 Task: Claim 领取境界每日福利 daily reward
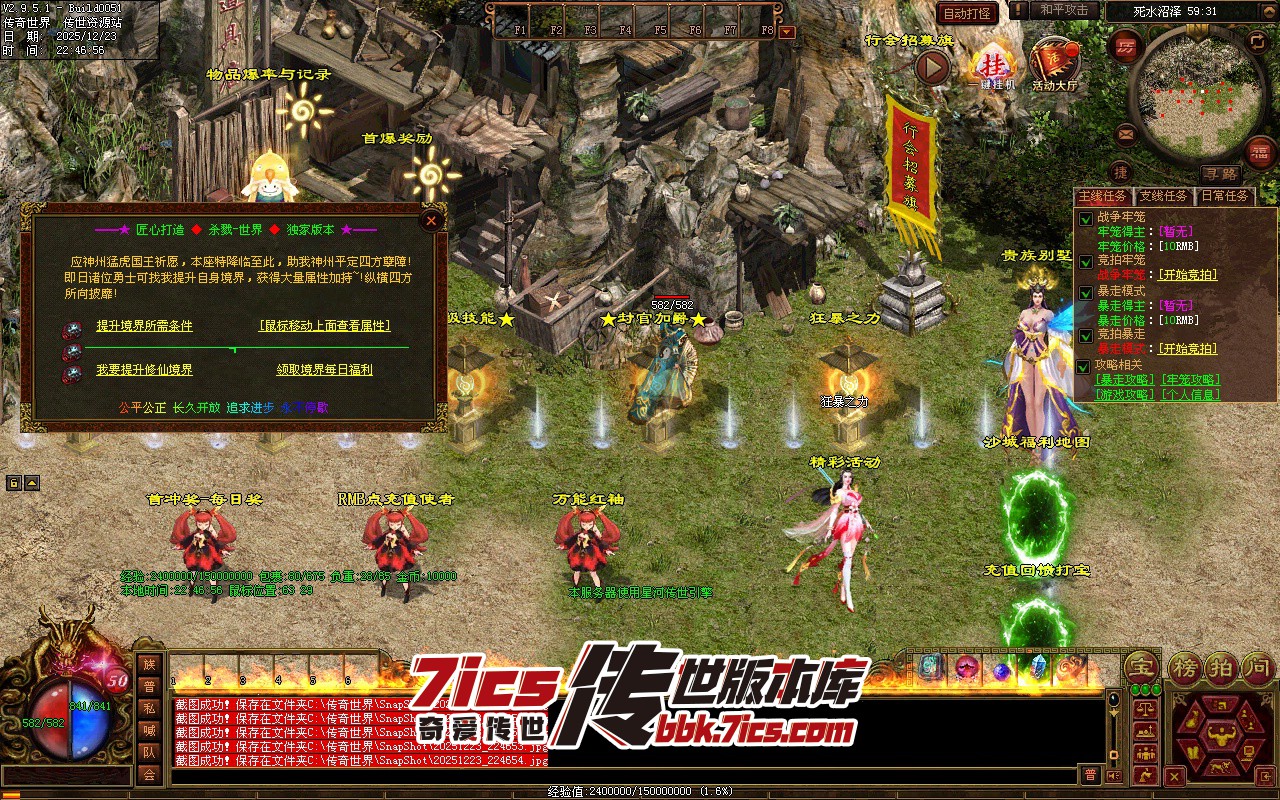[x=324, y=370]
